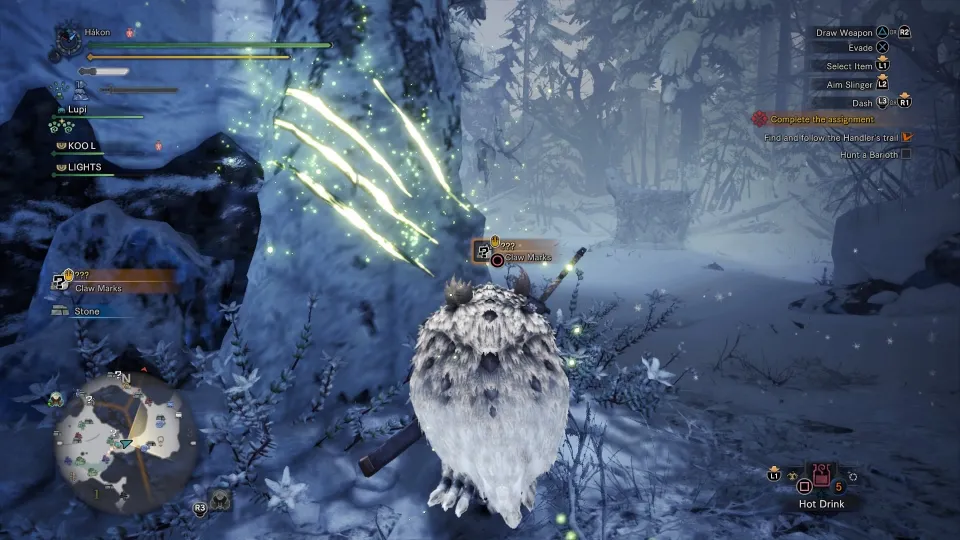Open the Complete the assignment quest tracker
This screenshot has height=540, width=960.
pyautogui.click(x=822, y=120)
